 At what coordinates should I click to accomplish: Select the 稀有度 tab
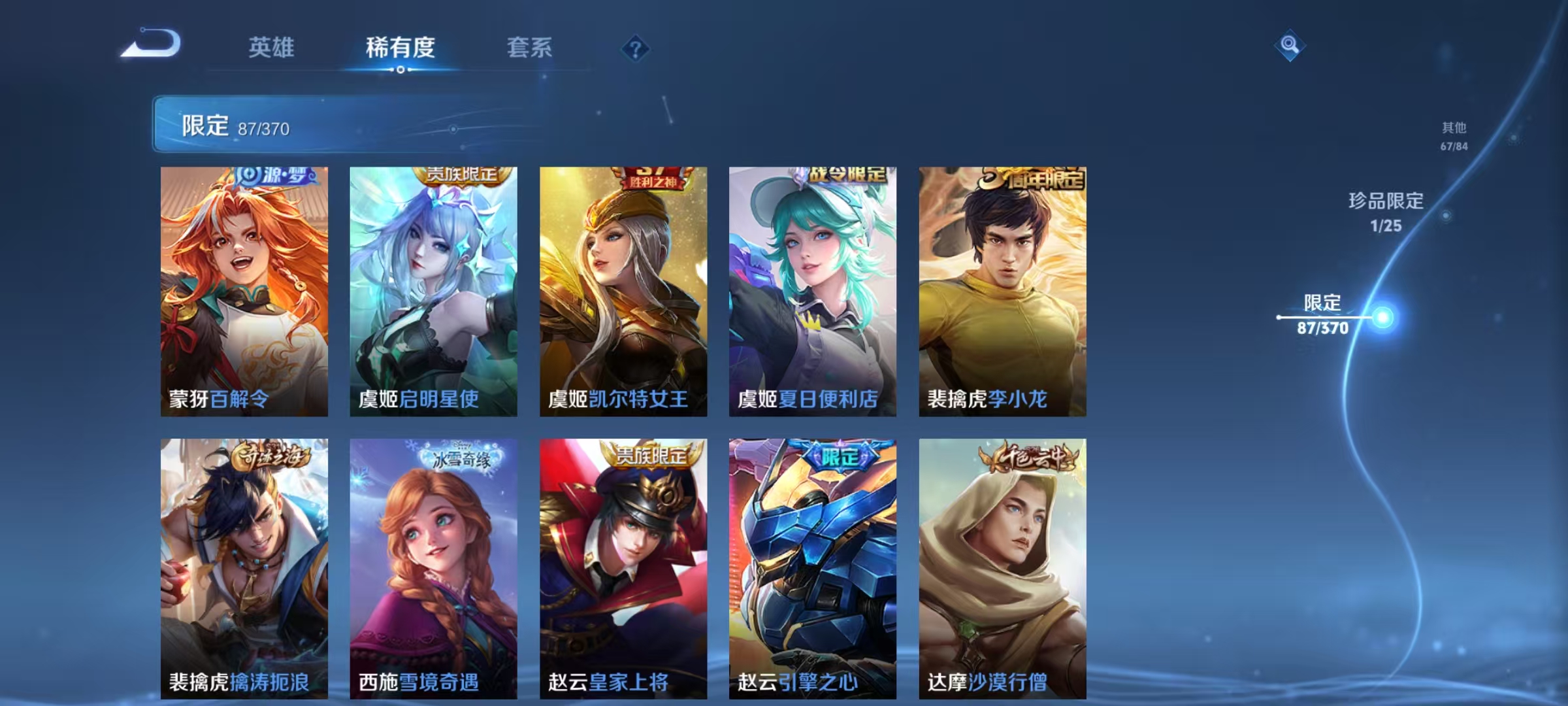click(400, 48)
